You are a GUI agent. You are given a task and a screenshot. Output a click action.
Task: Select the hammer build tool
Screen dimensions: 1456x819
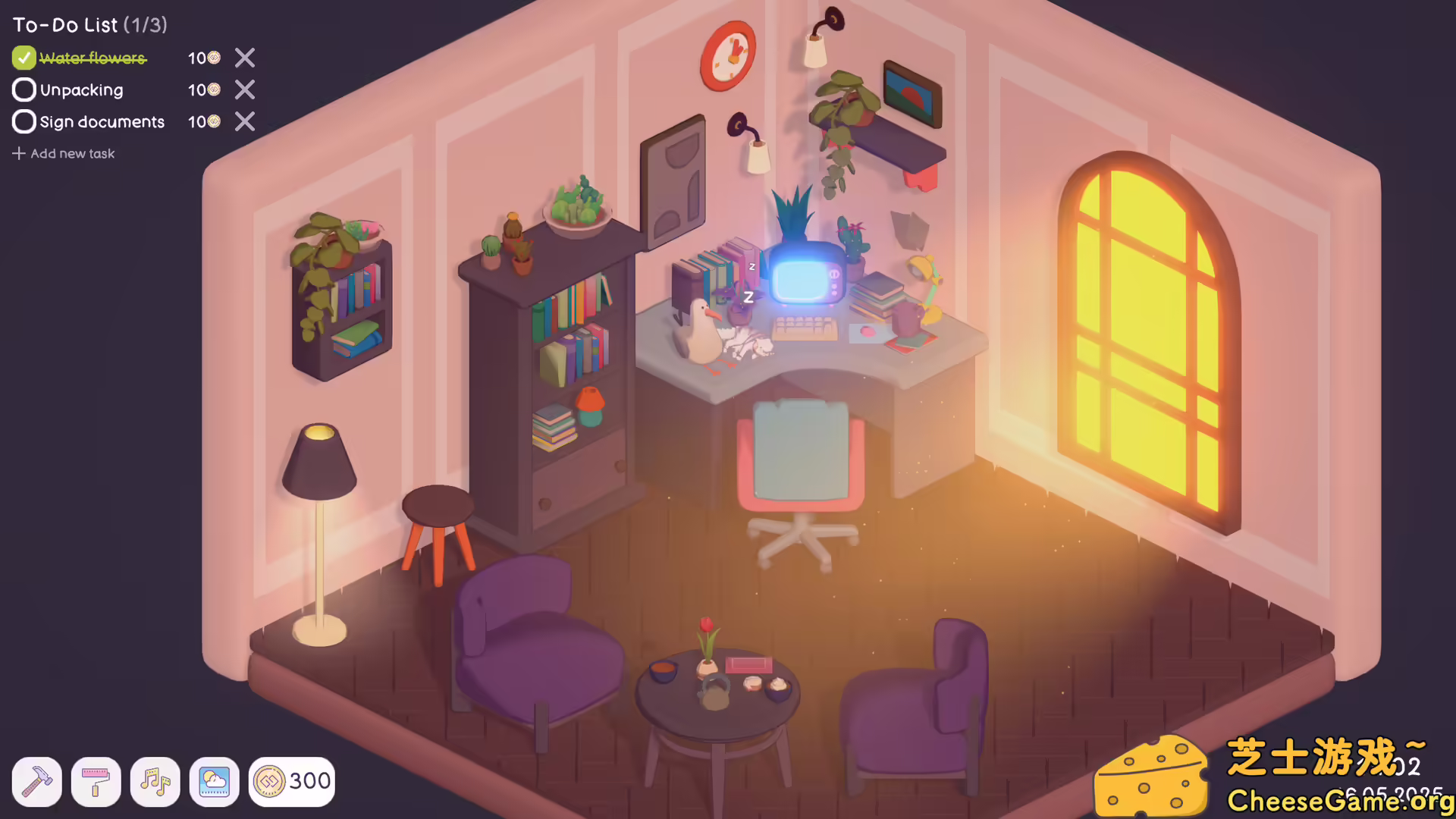tap(36, 782)
